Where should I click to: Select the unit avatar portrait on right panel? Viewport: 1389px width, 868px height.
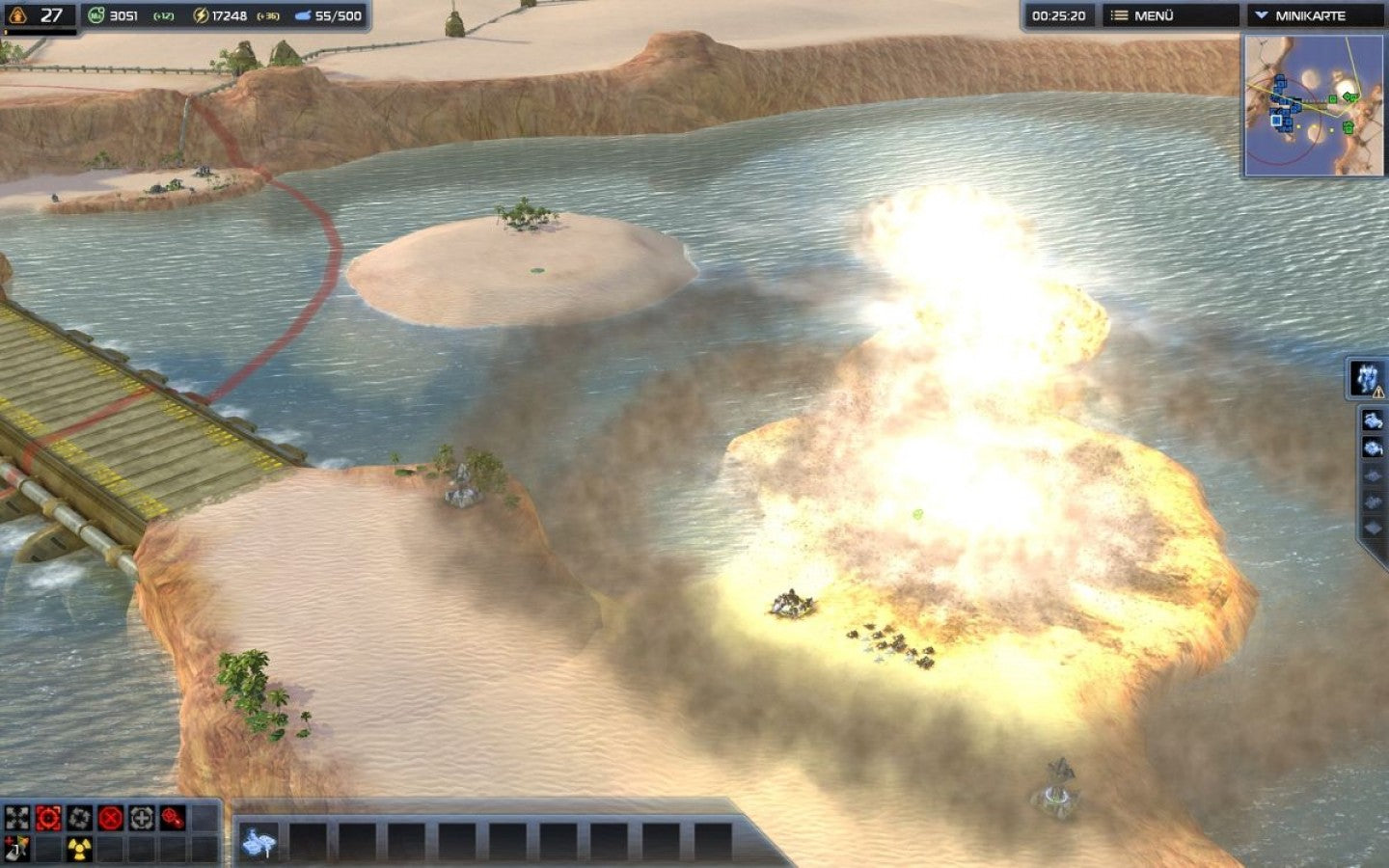pos(1365,376)
